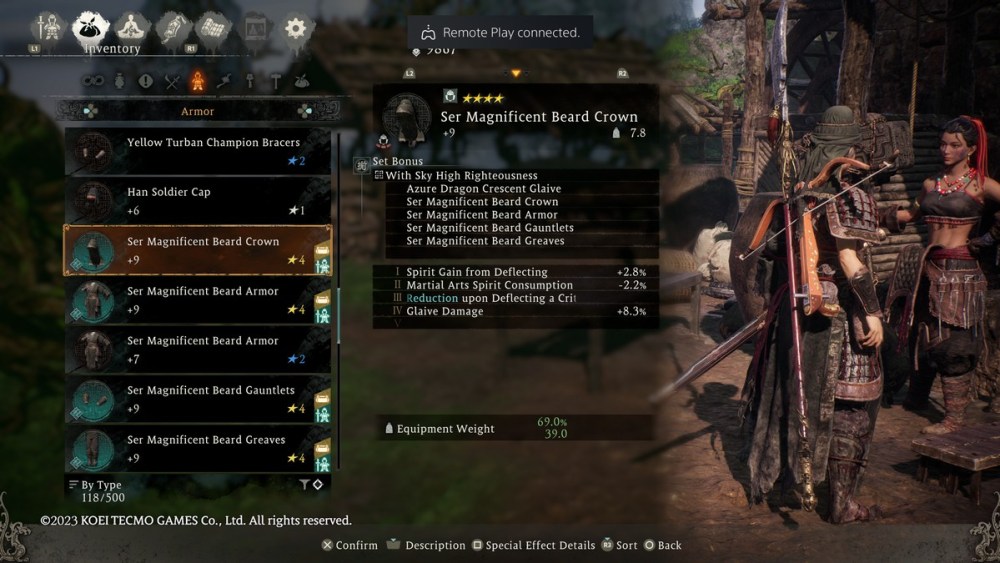The height and width of the screenshot is (563, 1000).
Task: Choose Ser Magnificent Beard Greaves
Action: click(198, 449)
